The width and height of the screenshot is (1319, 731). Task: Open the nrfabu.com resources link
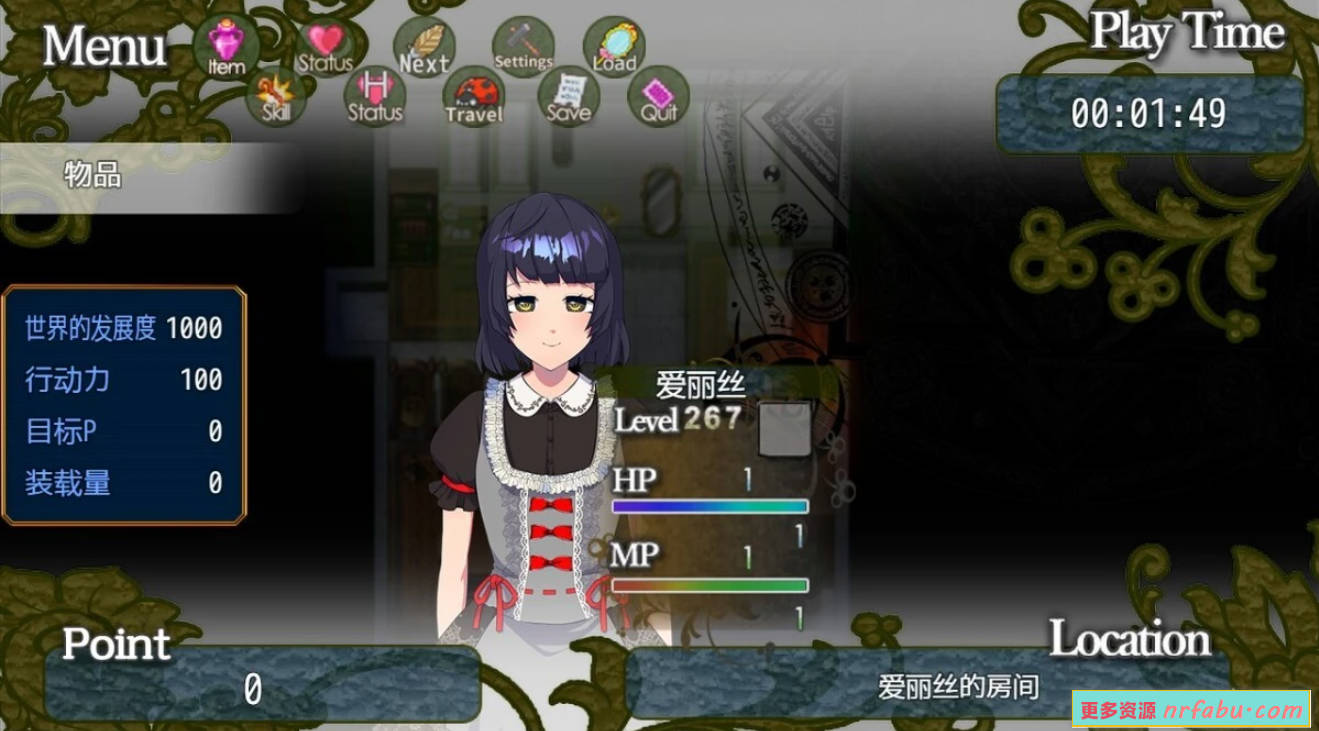pos(1191,705)
